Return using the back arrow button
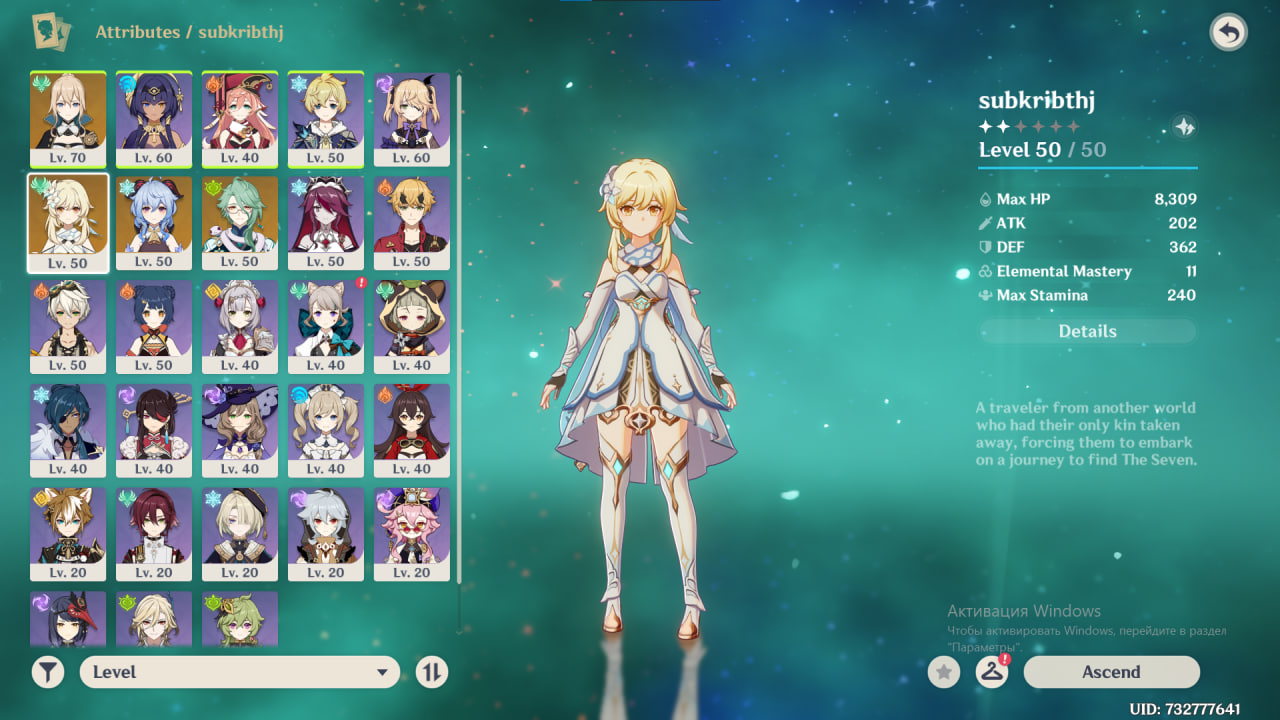The height and width of the screenshot is (720, 1280). [1228, 33]
